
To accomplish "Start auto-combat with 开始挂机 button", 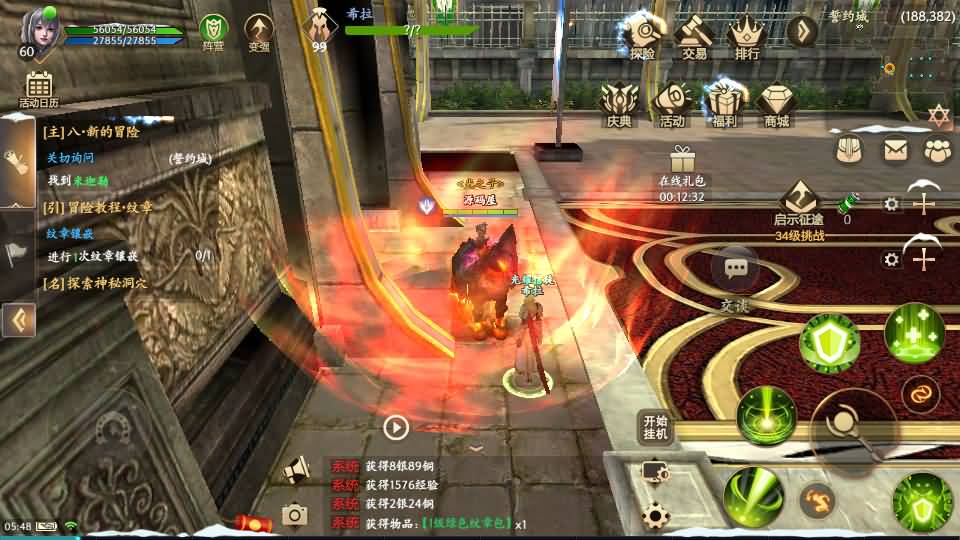I will [655, 427].
